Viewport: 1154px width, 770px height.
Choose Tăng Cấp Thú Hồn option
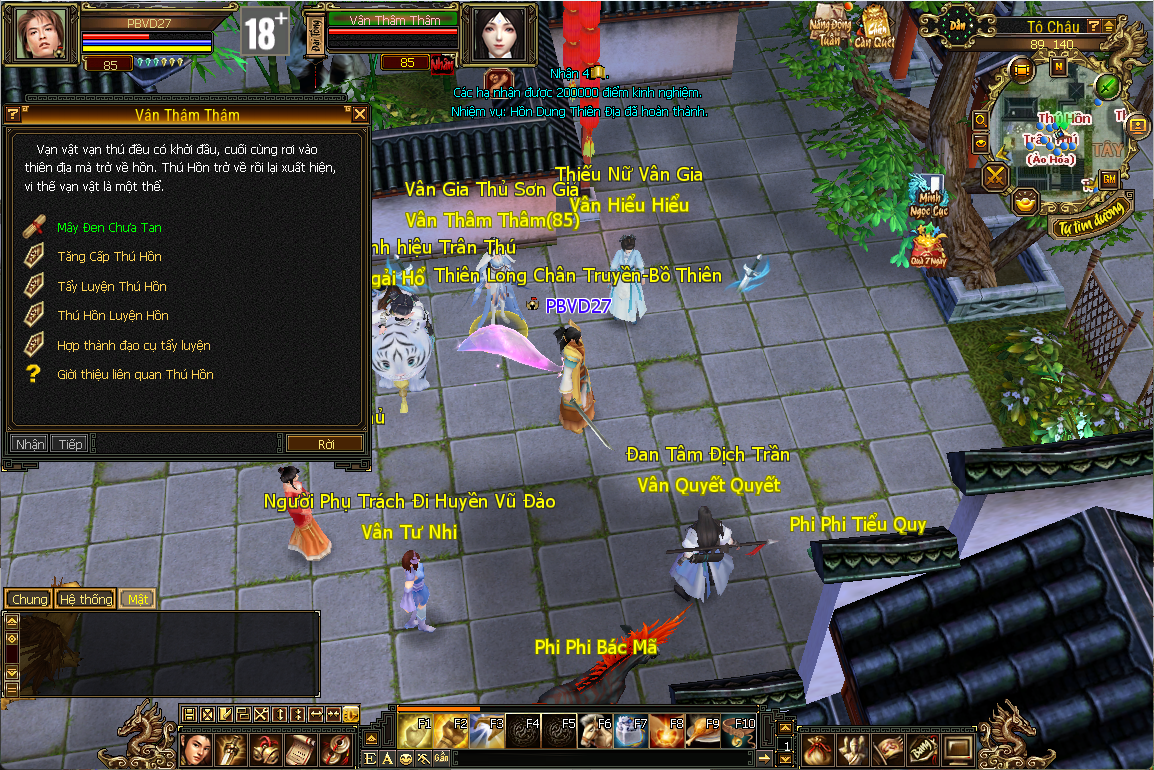coord(108,257)
